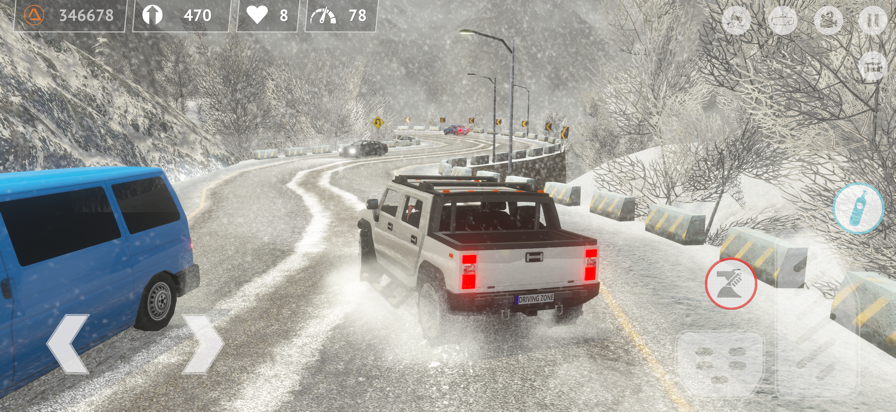This screenshot has height=412, width=896.
Task: Tap the nitro bottle boost button
Action: 857,208
